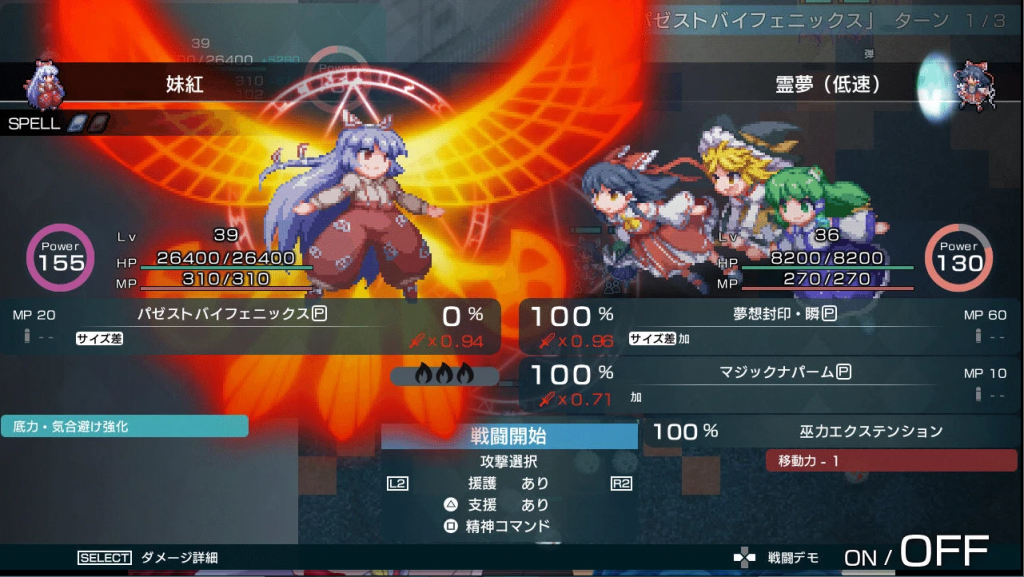Set battle demo to OFF
The height and width of the screenshot is (577, 1024).
coord(944,551)
